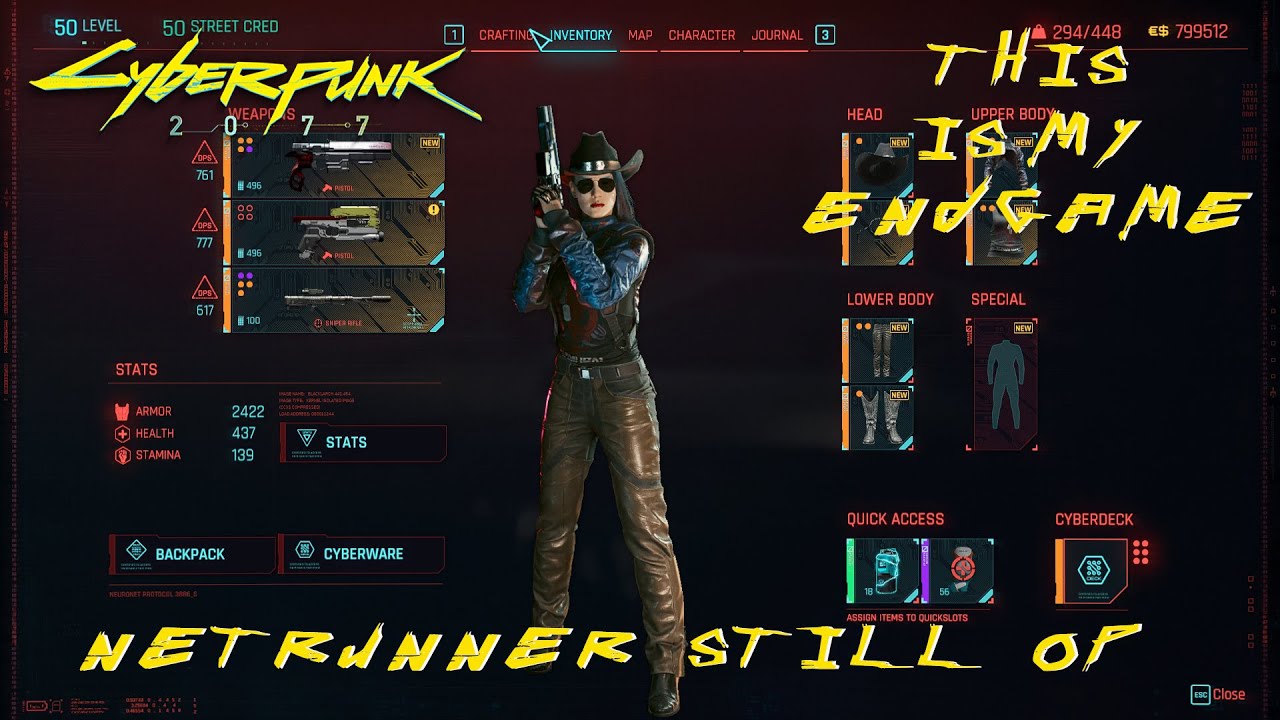Click the green ammo bar on the first pistol
The height and width of the screenshot is (720, 1280).
[239, 185]
